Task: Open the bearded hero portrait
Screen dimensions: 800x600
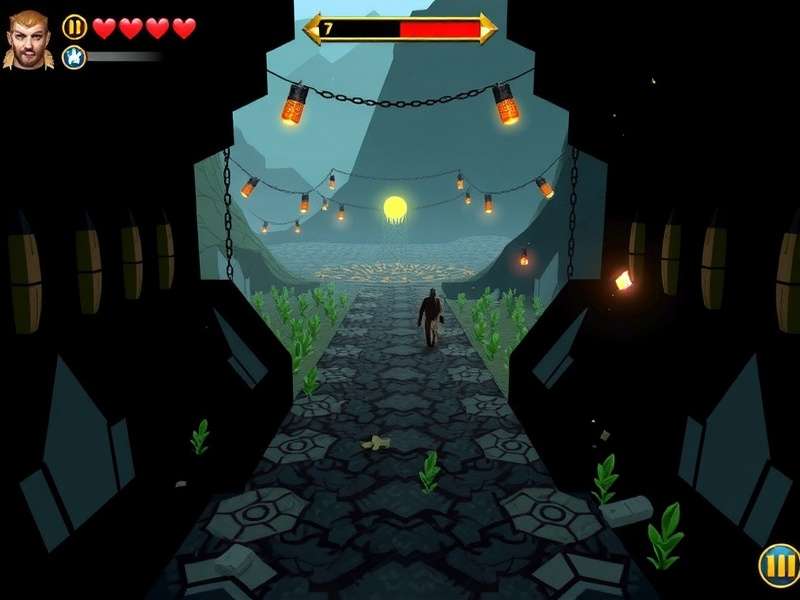Action: (29, 40)
